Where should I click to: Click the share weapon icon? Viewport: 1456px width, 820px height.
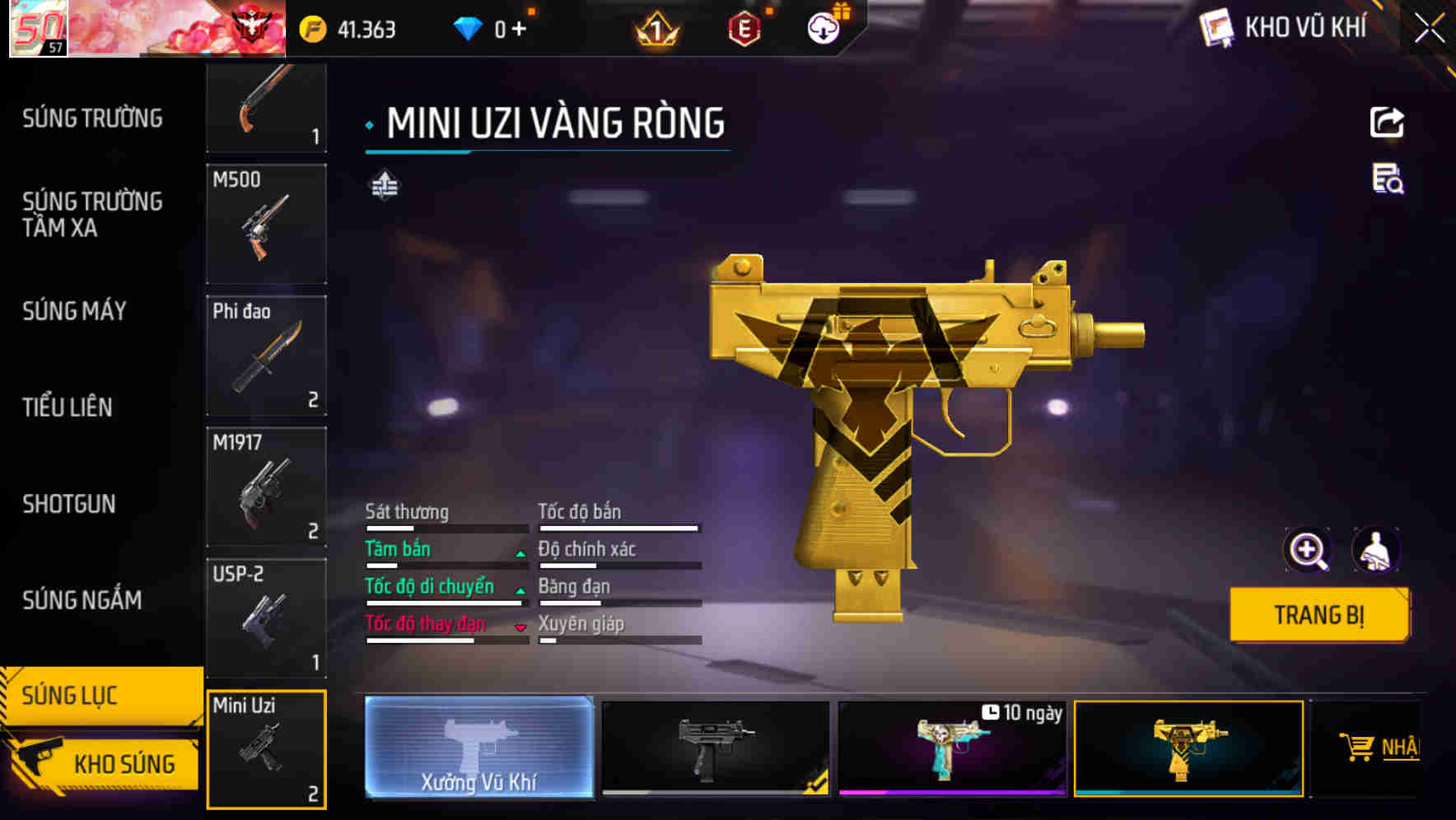point(1387,122)
